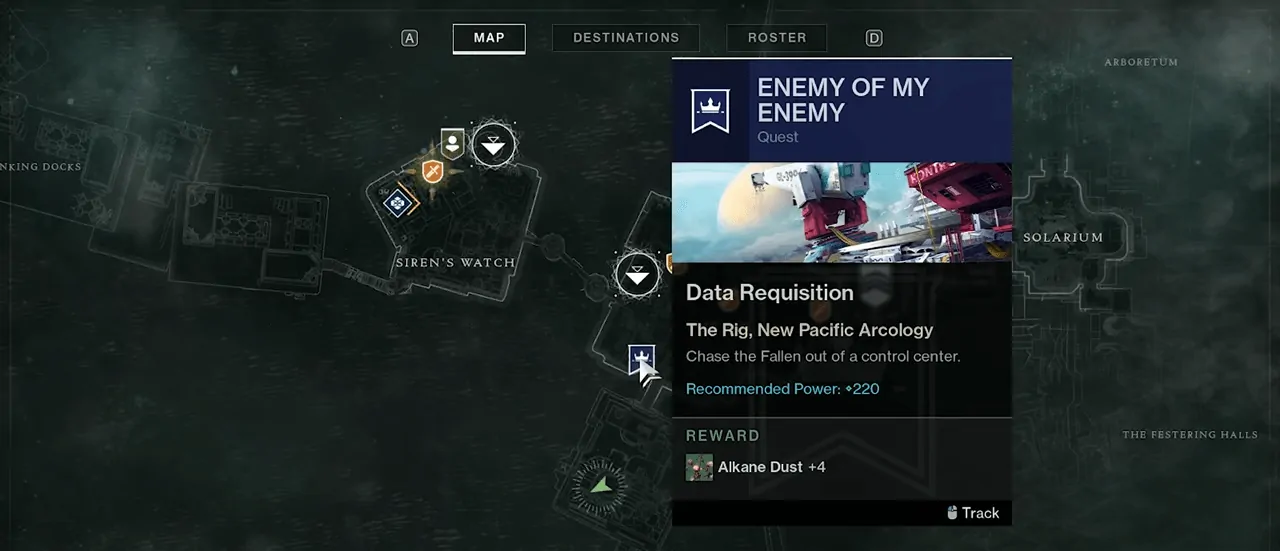Select the Map tab
Screen dimensions: 1280x551
tap(489, 38)
